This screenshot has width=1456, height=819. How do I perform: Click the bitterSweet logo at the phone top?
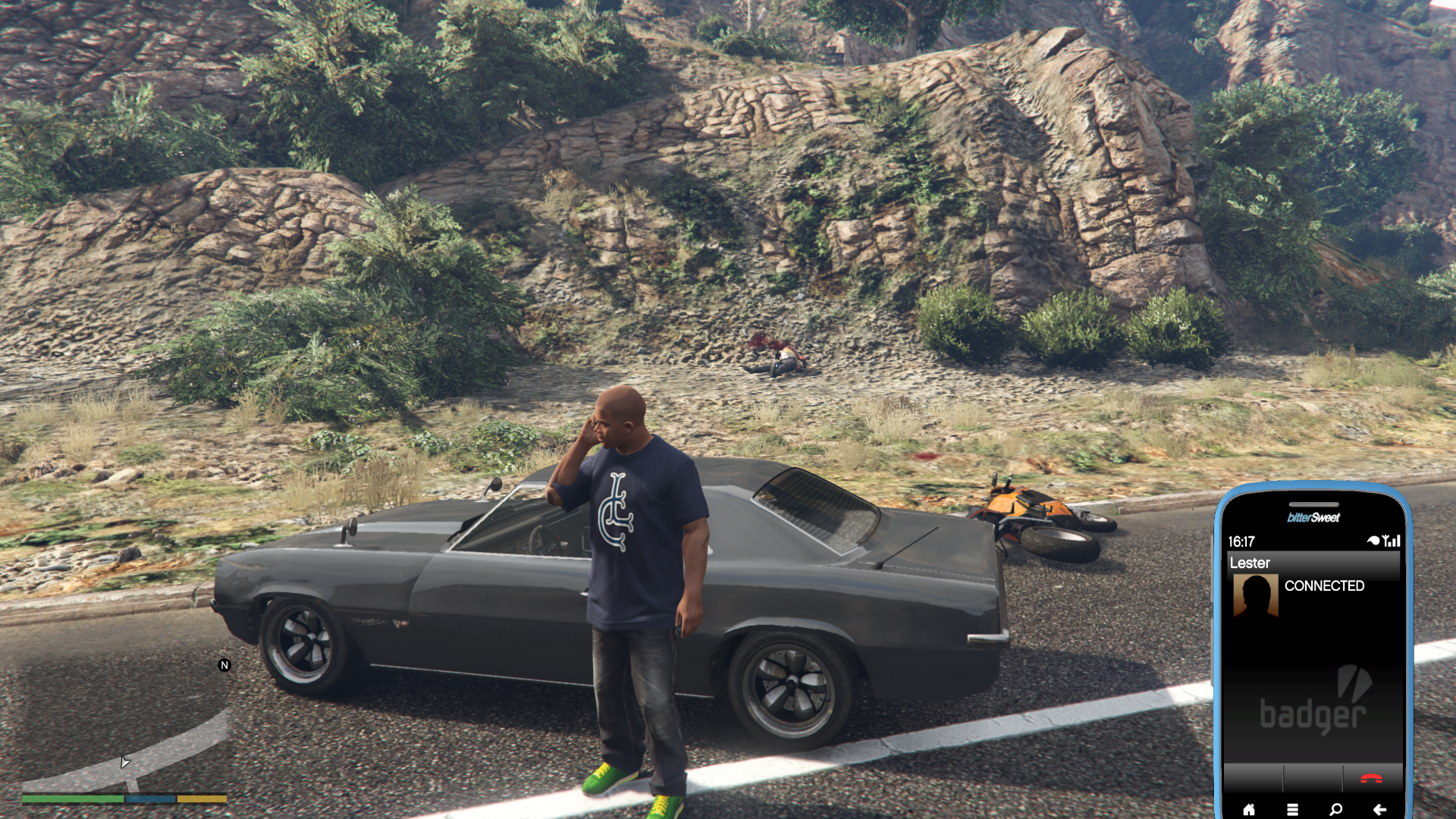(1314, 518)
